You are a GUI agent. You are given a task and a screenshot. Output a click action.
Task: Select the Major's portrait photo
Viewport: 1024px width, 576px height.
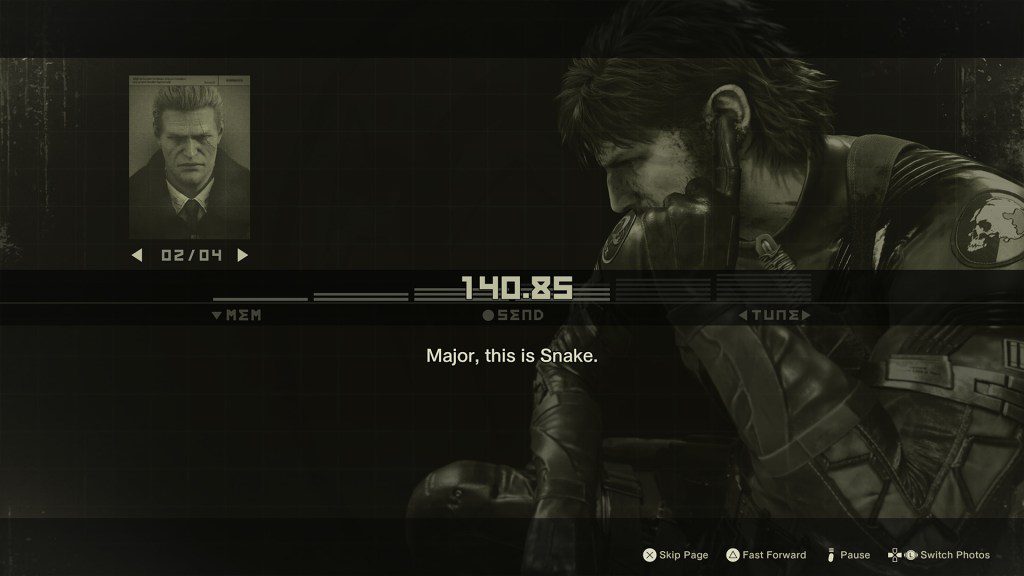(x=189, y=157)
